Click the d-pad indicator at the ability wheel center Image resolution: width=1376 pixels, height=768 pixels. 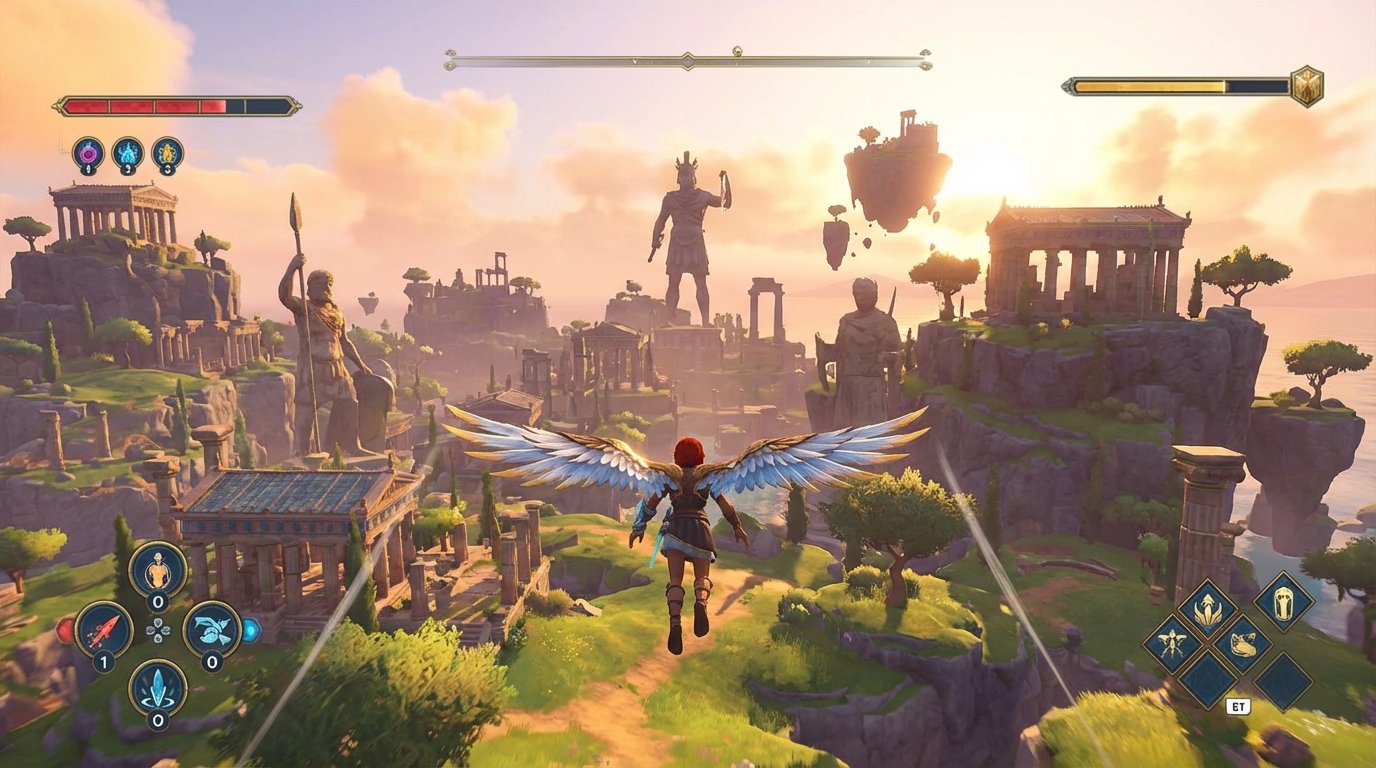(x=159, y=631)
